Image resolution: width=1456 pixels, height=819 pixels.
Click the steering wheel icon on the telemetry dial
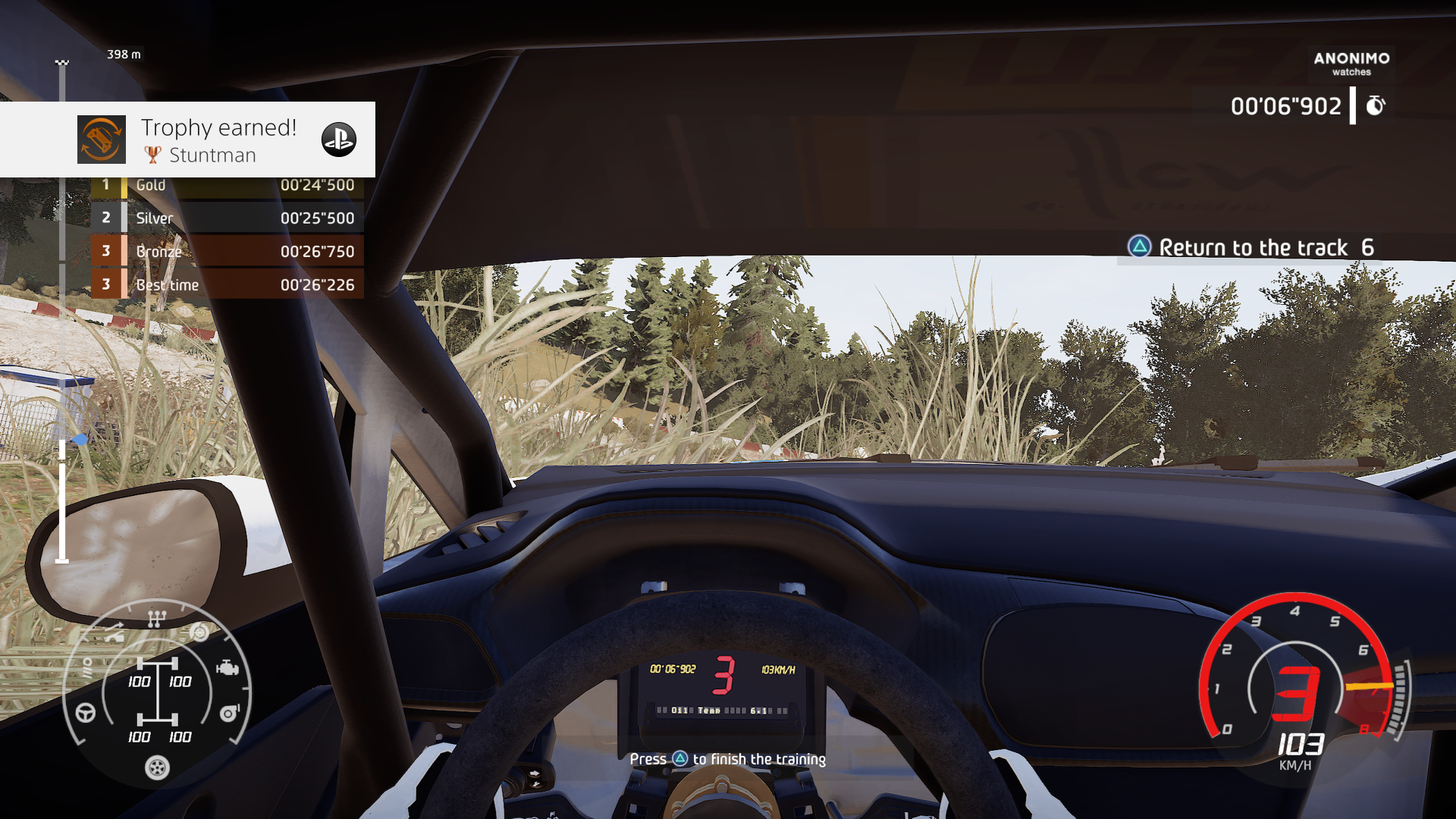coord(85,714)
